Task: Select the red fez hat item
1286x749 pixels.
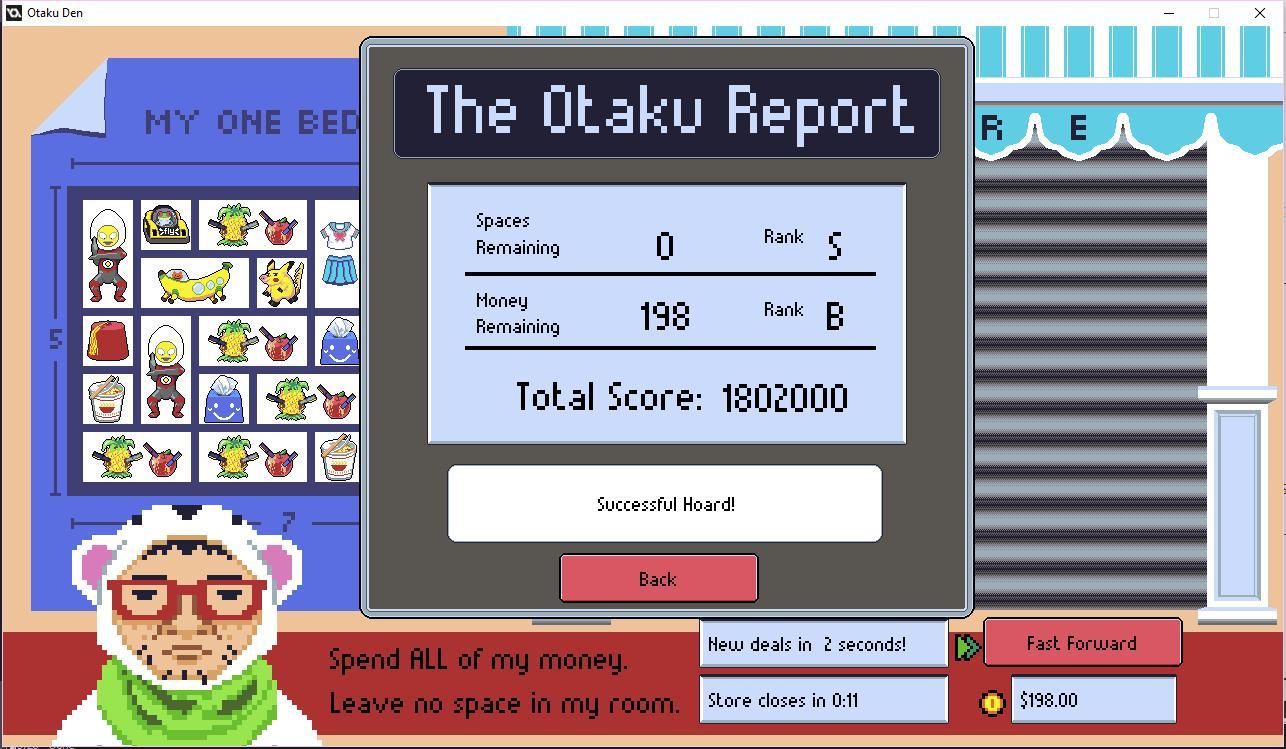Action: pyautogui.click(x=106, y=340)
